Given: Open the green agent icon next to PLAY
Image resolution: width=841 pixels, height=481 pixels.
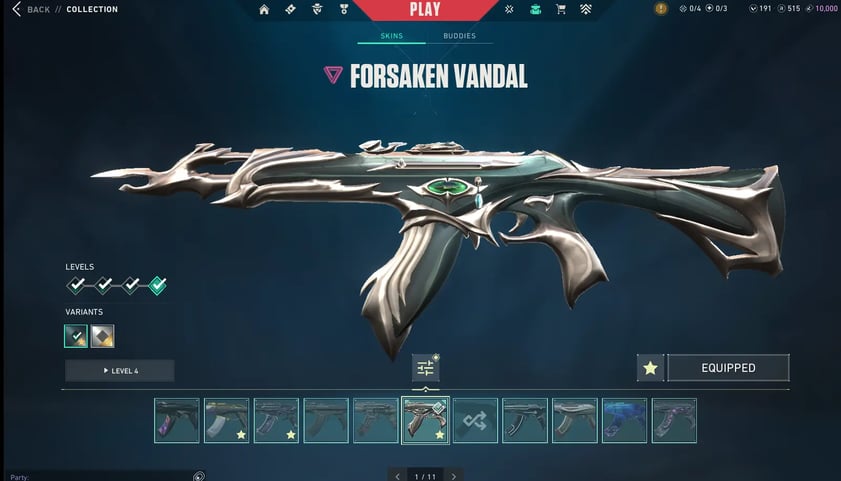Looking at the screenshot, I should click(535, 9).
